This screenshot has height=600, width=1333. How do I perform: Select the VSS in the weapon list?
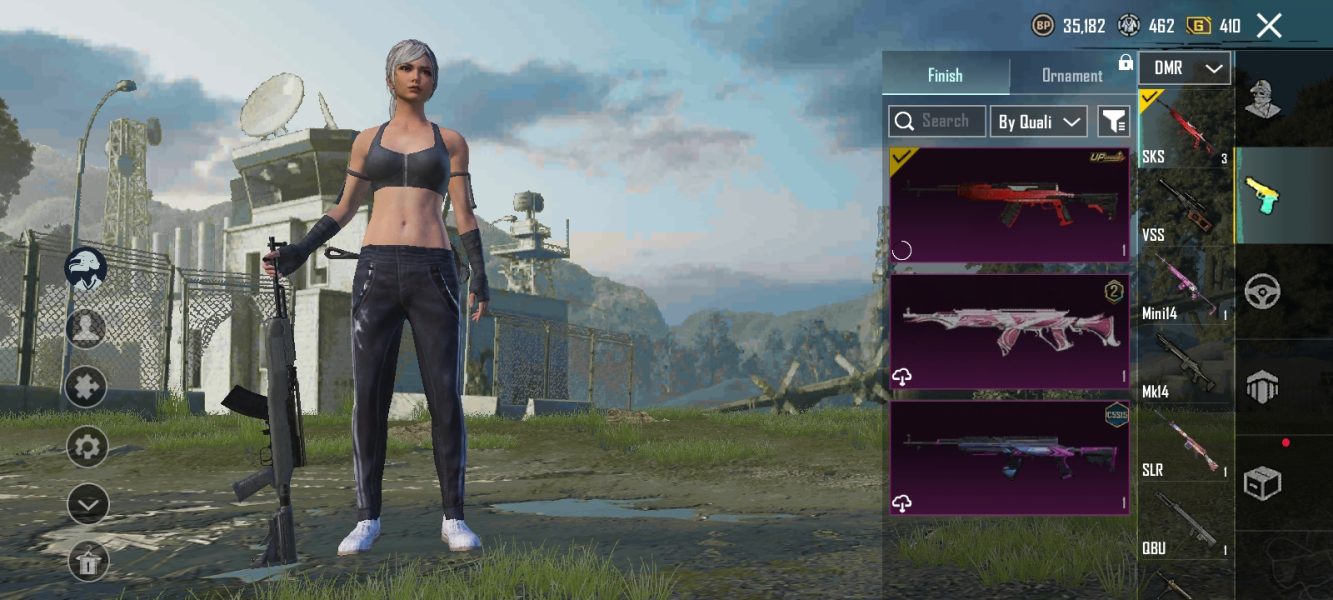click(1186, 210)
